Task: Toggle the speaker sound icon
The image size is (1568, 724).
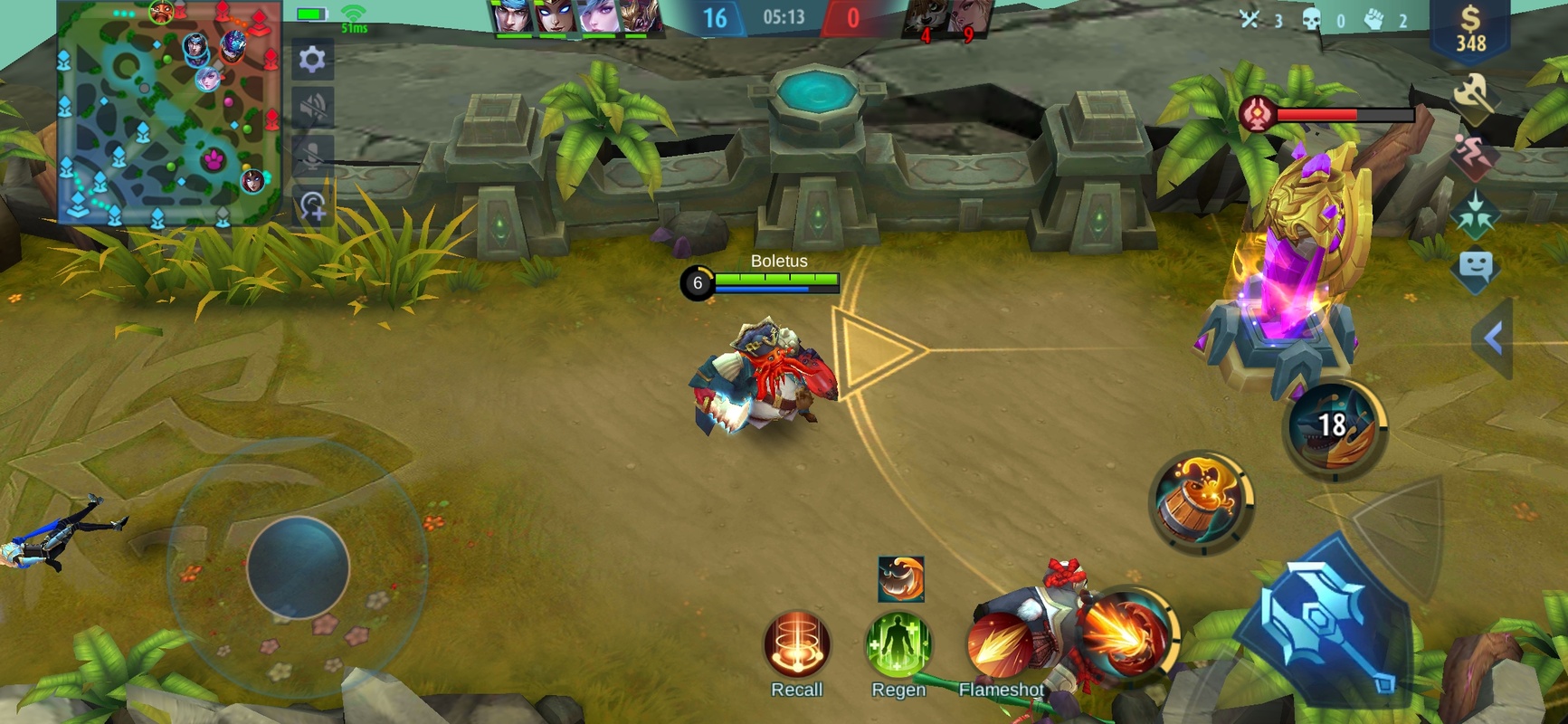Action: coord(313,108)
